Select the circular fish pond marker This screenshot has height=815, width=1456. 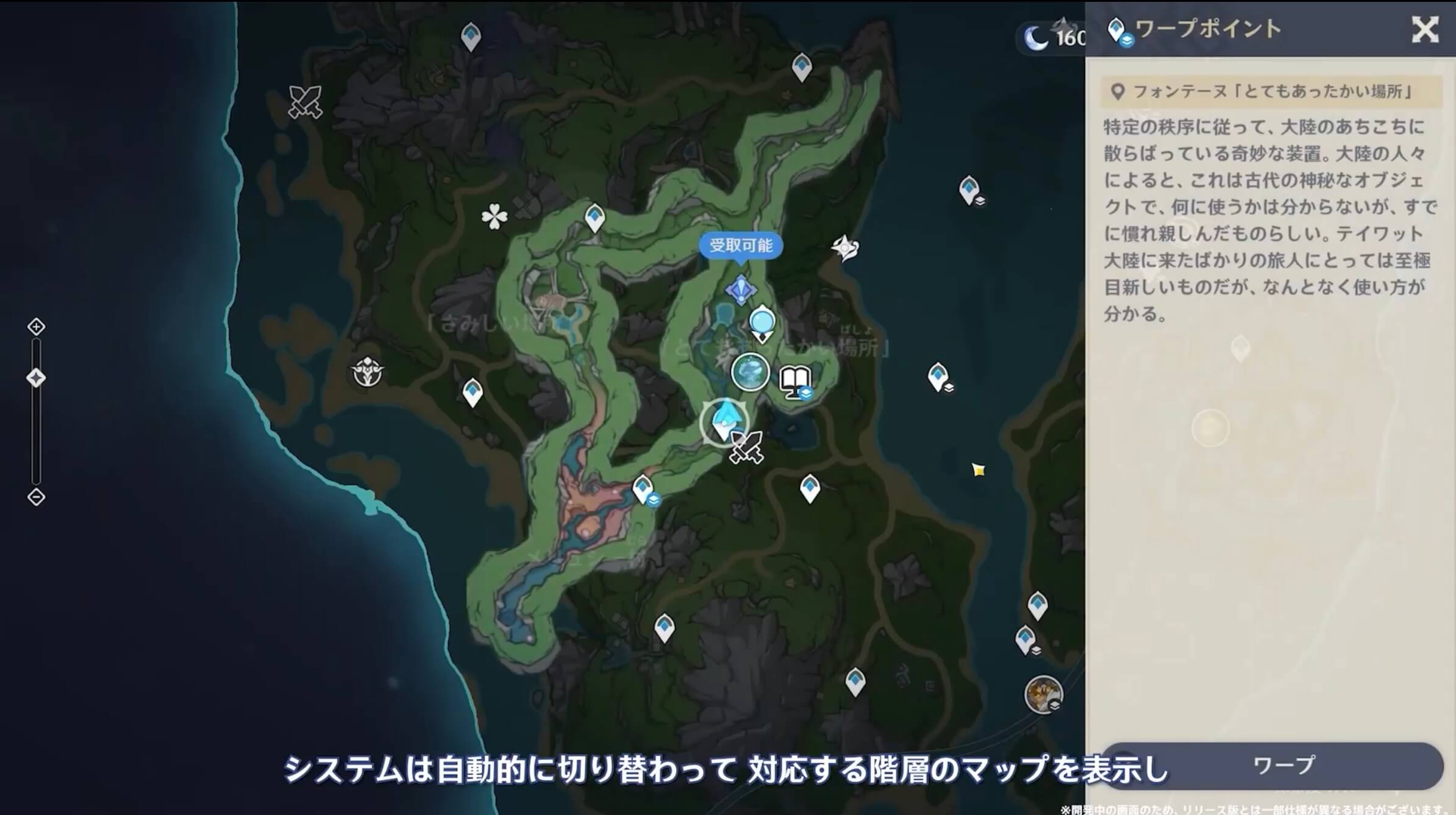[x=749, y=372]
